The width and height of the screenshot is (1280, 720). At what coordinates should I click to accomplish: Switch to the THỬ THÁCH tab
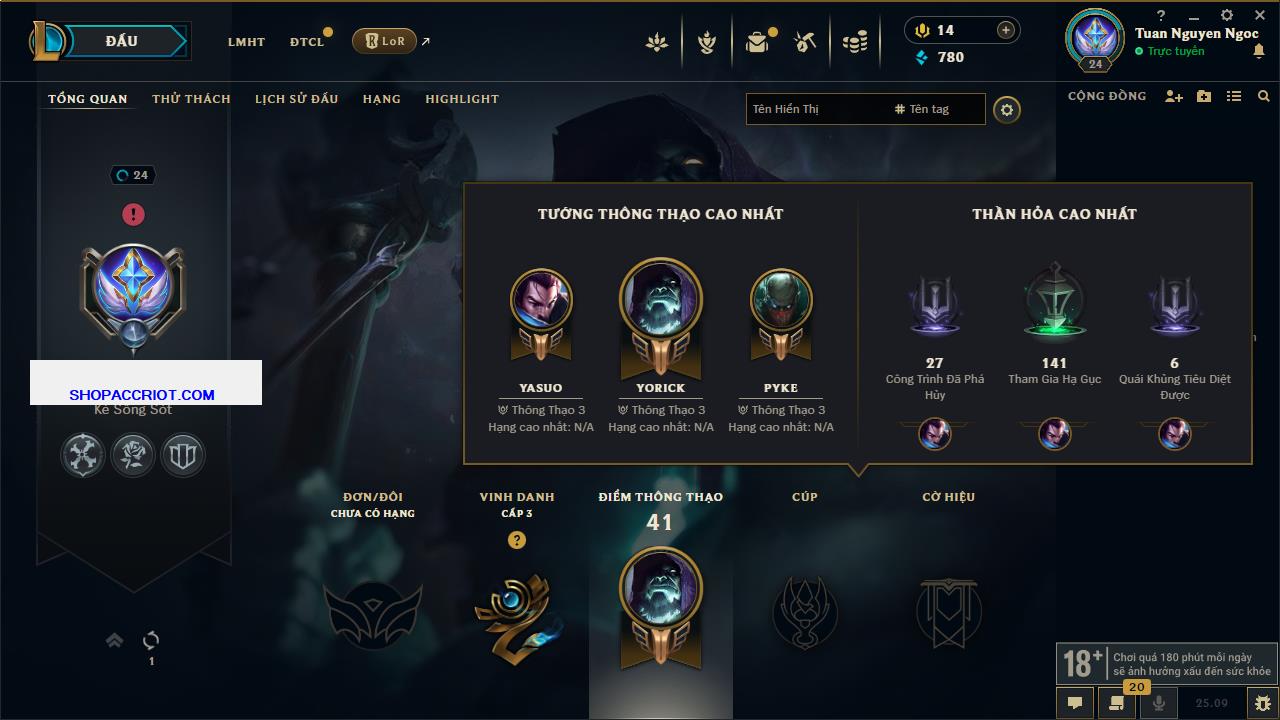pyautogui.click(x=191, y=99)
